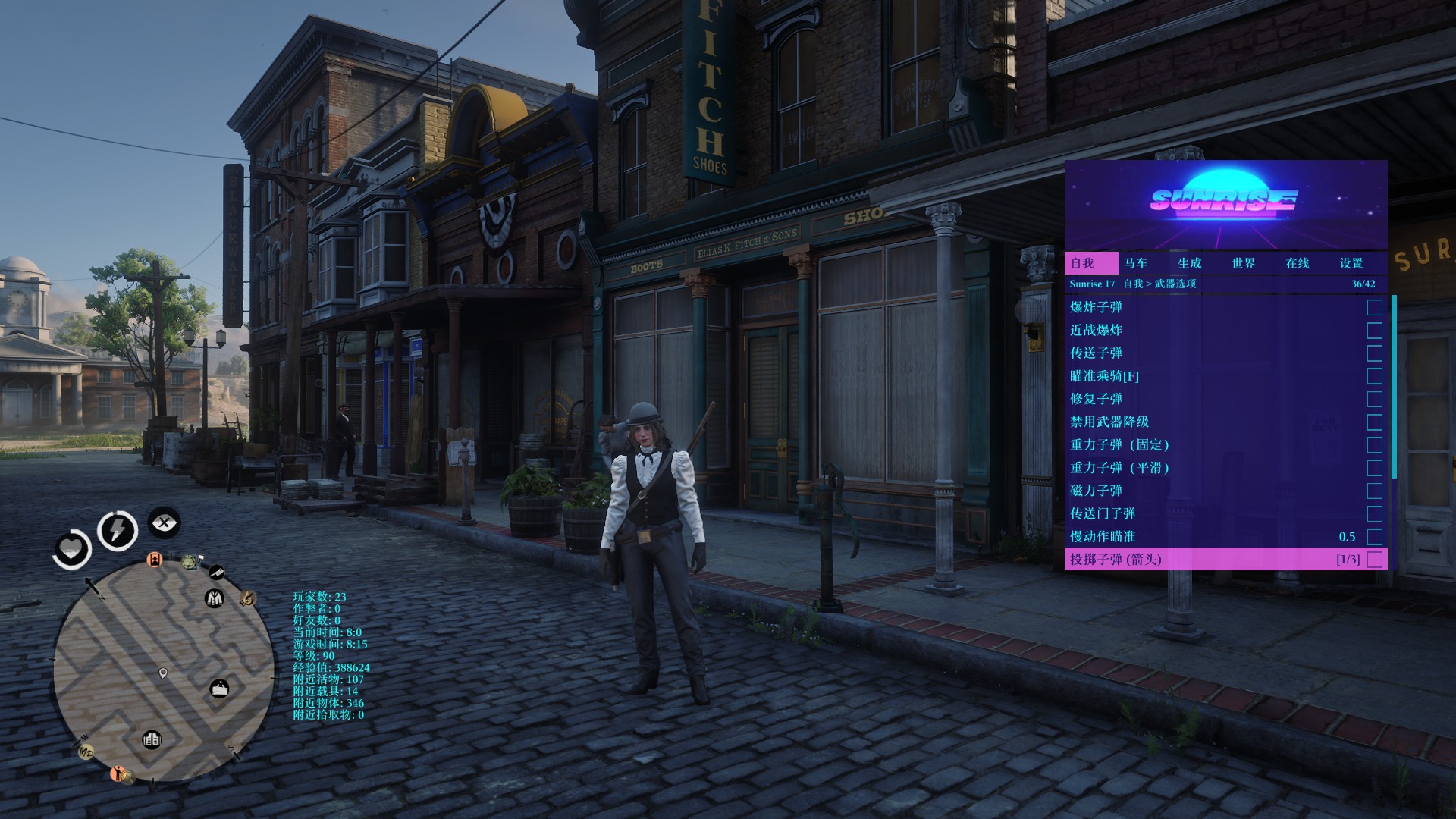This screenshot has height=819, width=1456.
Task: Tick the 传送子弹 checkbox
Action: [1374, 353]
